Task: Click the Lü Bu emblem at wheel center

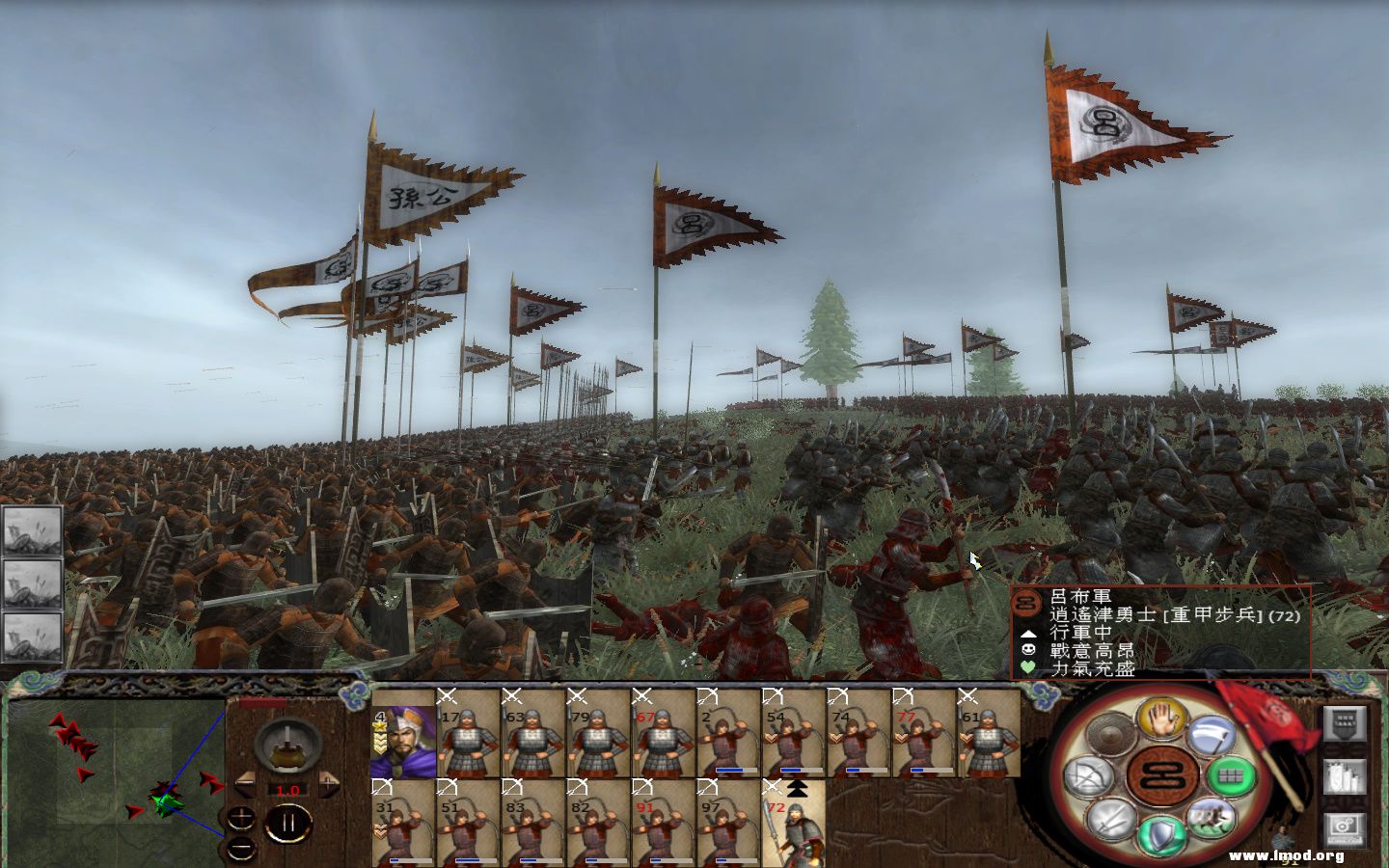Action: point(1160,776)
